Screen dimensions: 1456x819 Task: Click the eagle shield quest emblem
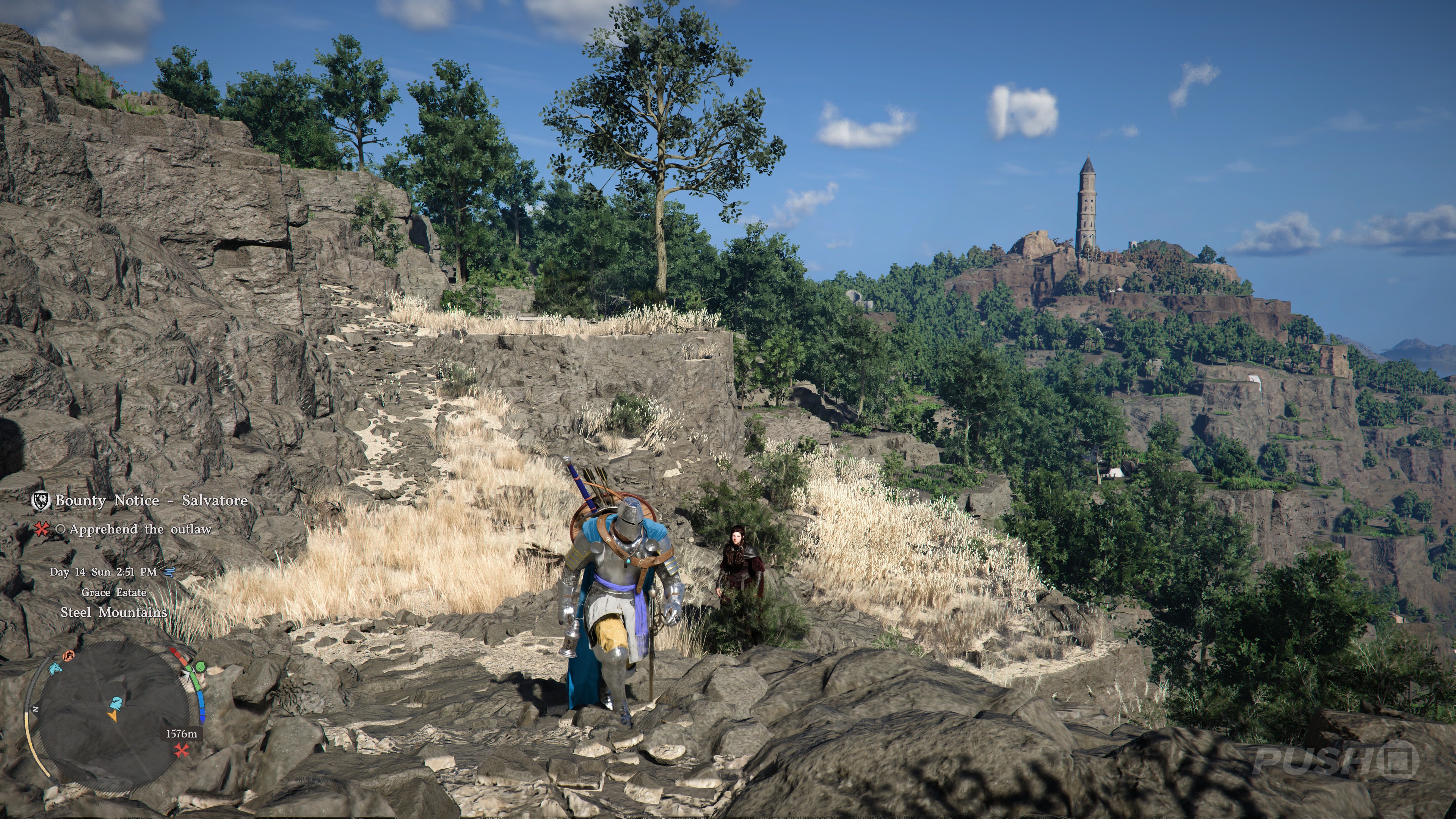(41, 500)
